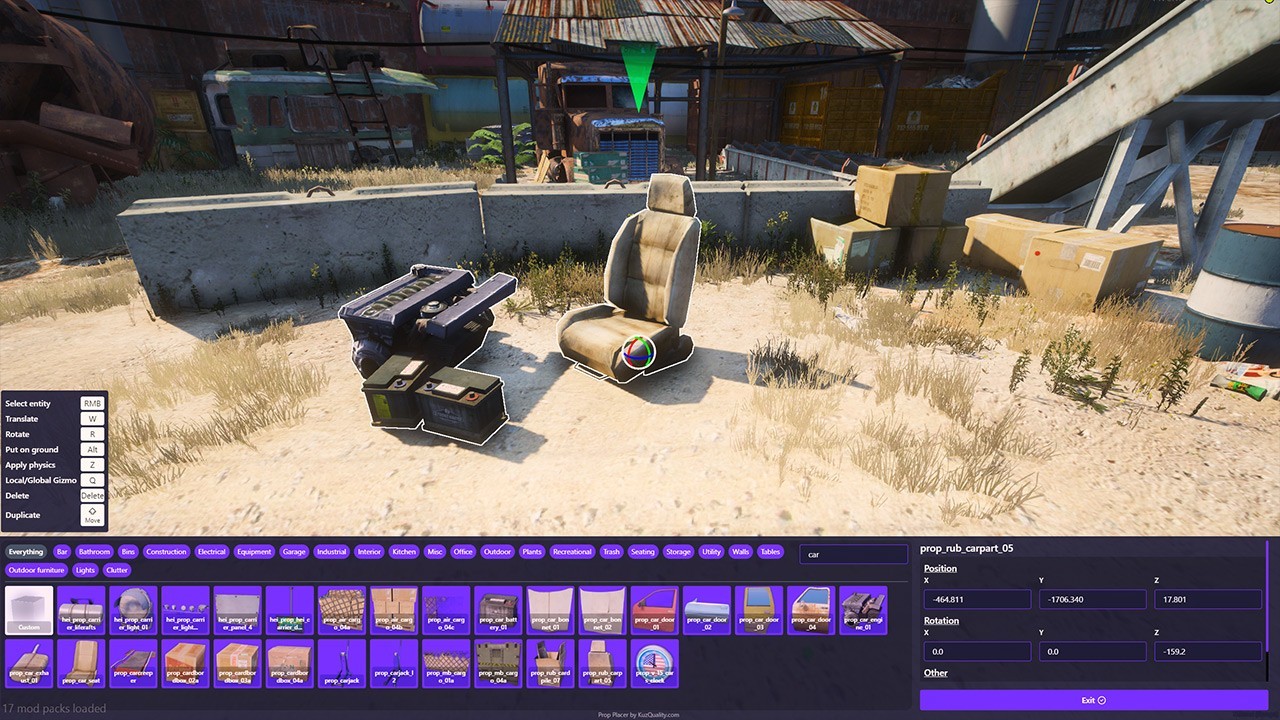Click the Position Y value field

click(x=1092, y=599)
